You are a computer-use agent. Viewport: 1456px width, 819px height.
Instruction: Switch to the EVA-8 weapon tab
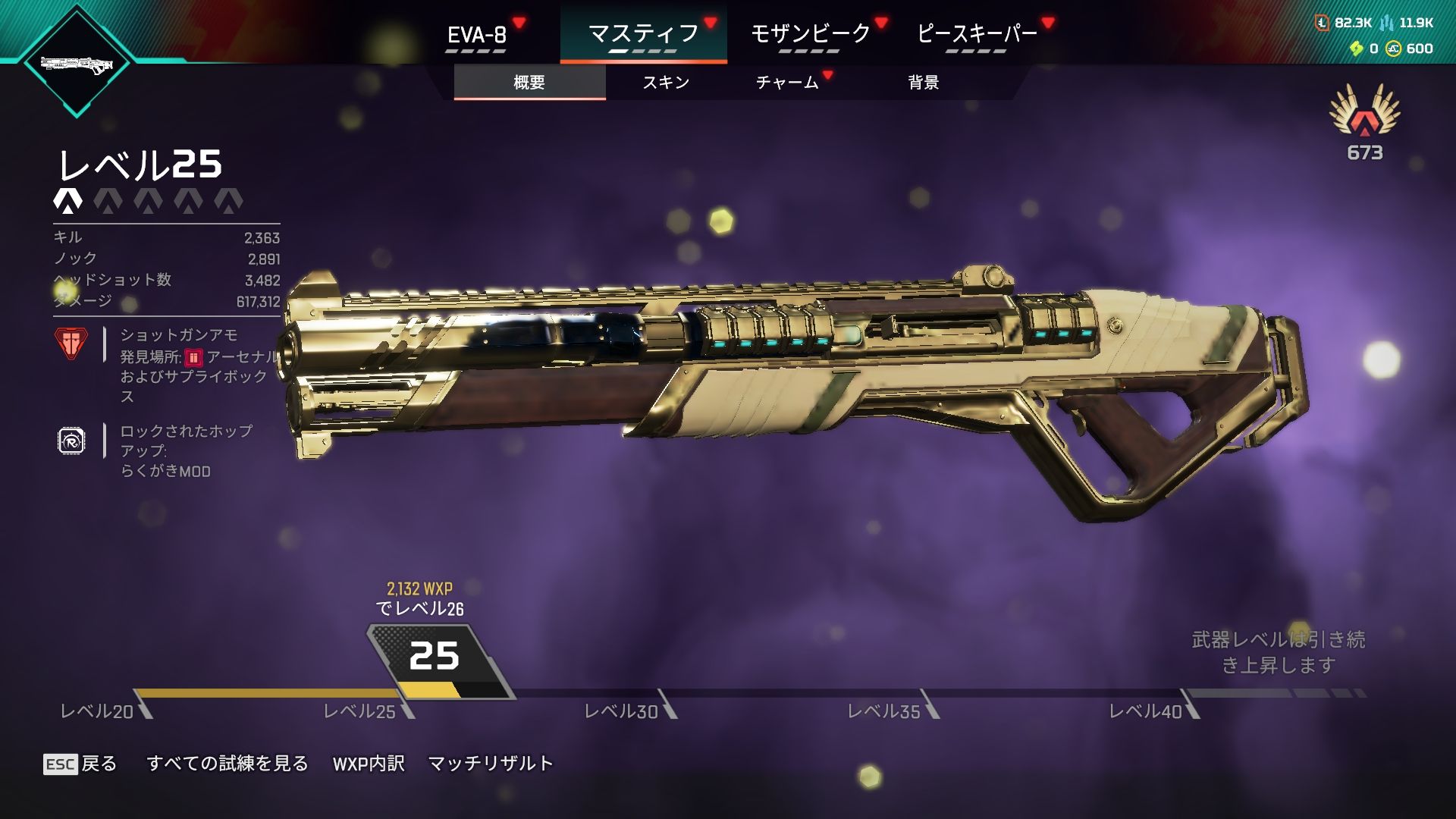coord(477,35)
